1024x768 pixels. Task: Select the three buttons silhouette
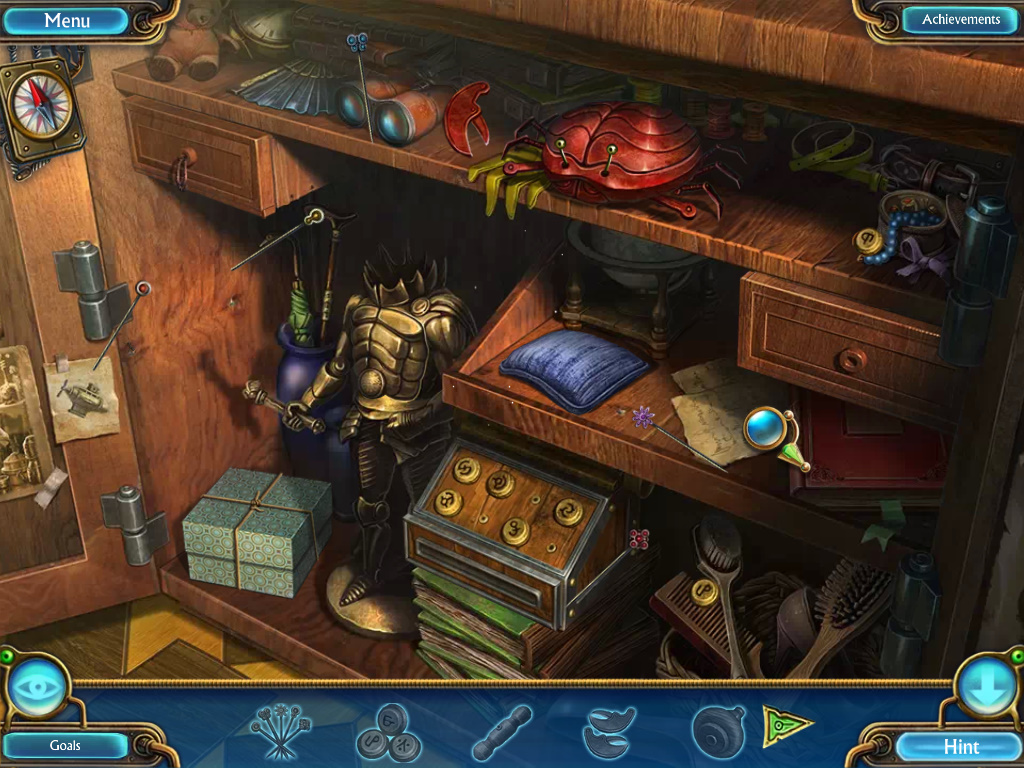click(x=388, y=733)
